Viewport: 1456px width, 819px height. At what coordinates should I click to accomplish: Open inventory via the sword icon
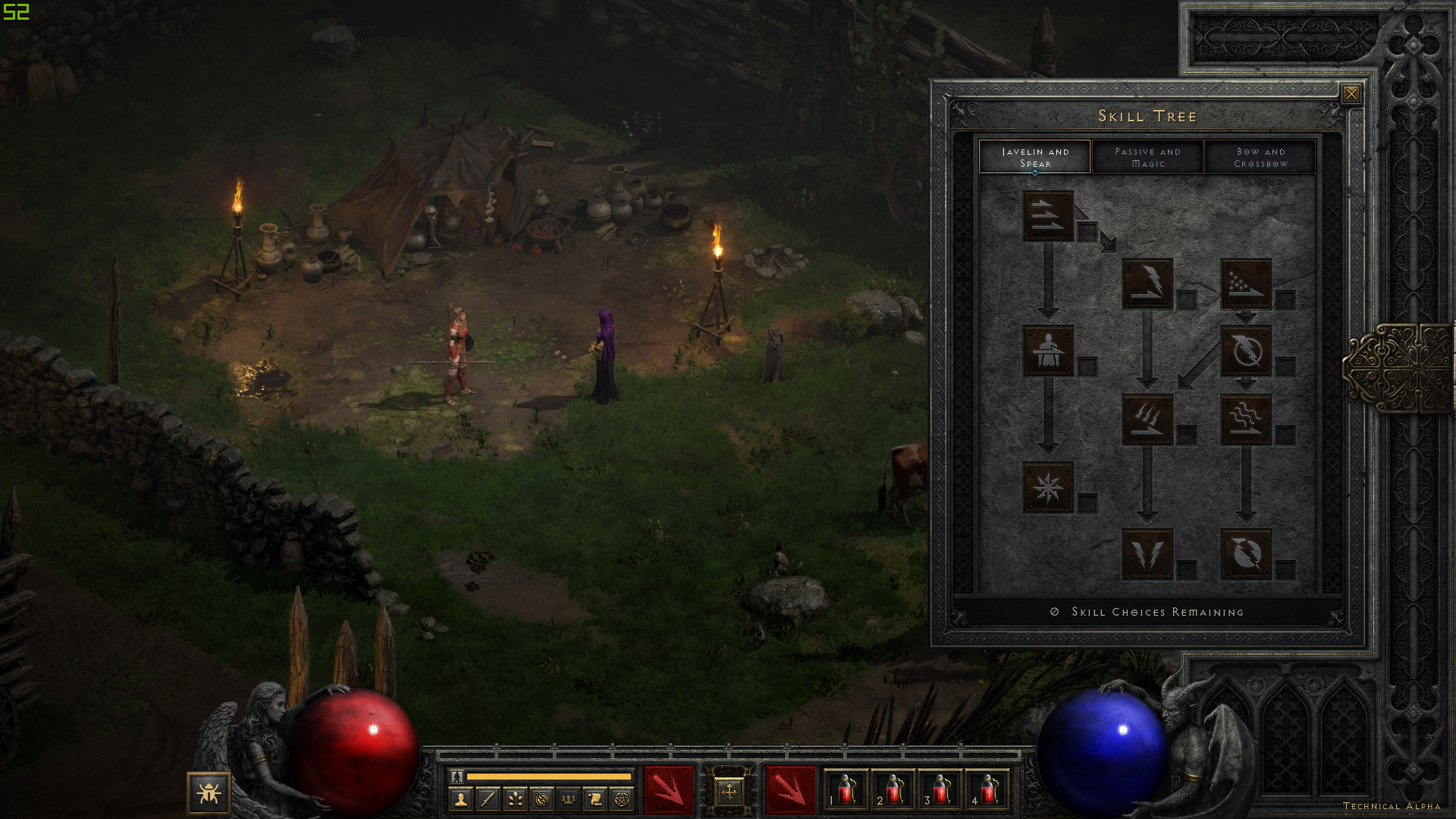click(488, 799)
